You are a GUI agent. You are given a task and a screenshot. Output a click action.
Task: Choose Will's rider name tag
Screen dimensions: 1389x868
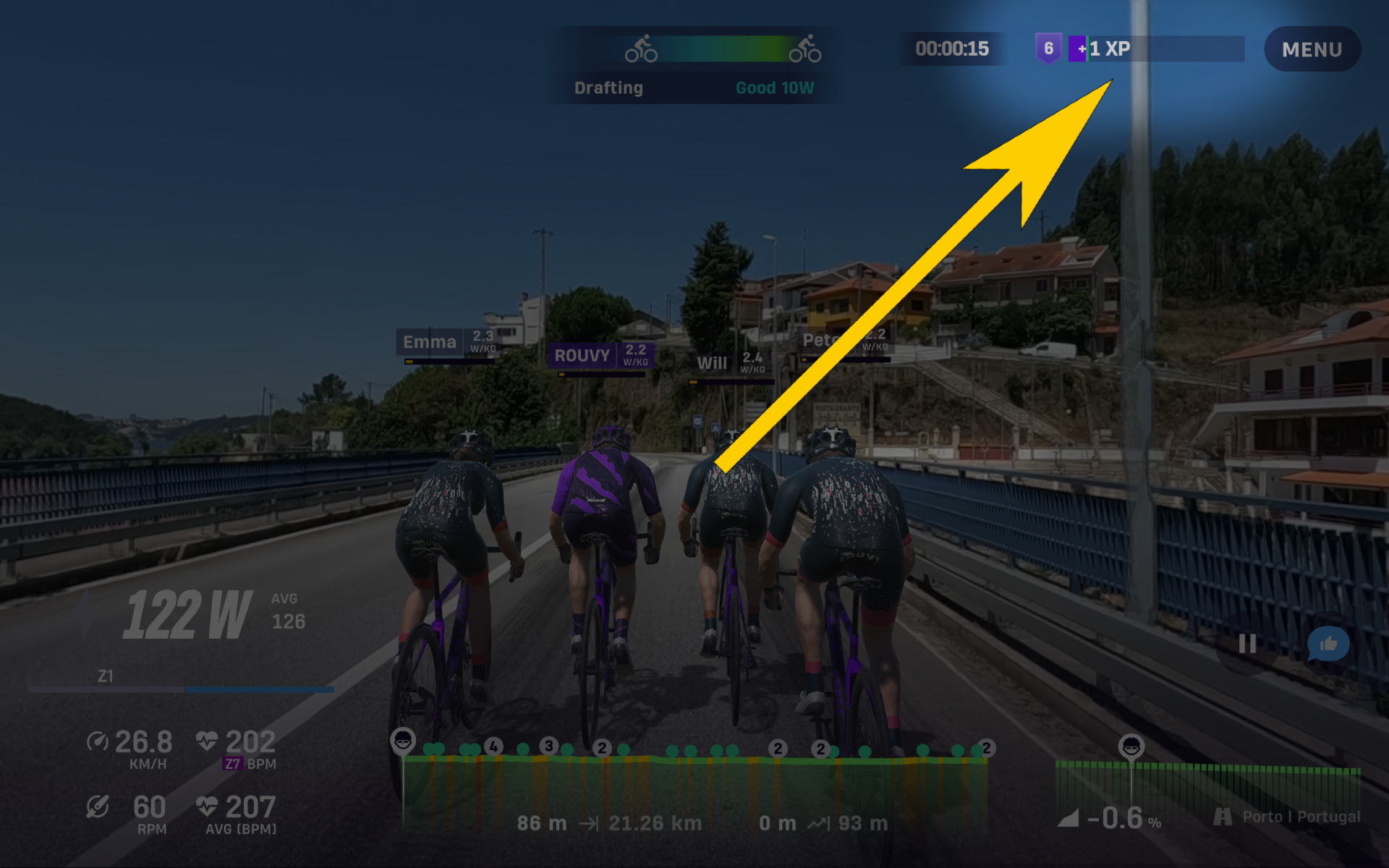pos(731,362)
